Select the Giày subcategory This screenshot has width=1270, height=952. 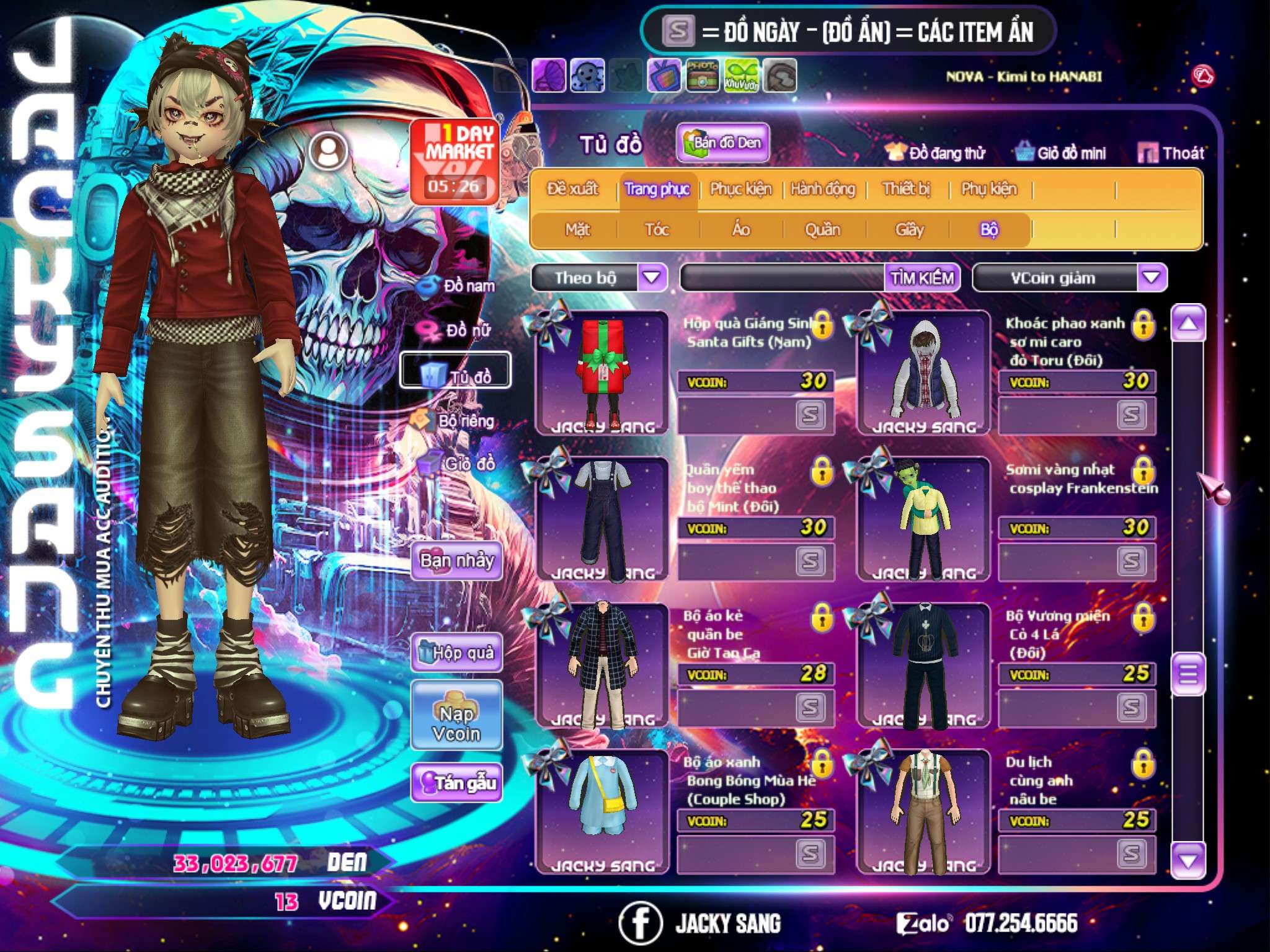pyautogui.click(x=909, y=230)
